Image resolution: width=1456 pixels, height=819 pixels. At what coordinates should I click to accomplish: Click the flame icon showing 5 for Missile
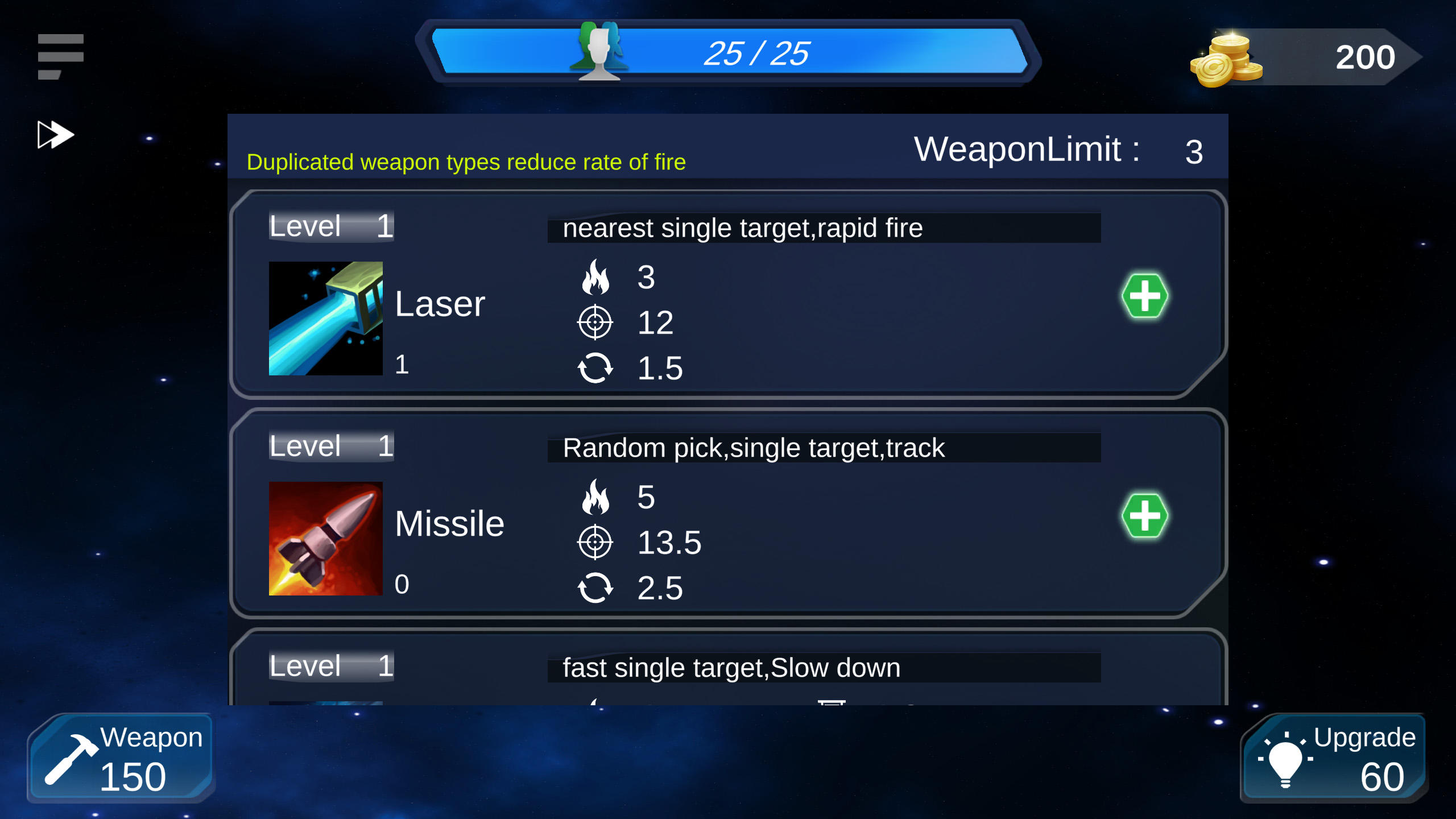coord(596,498)
